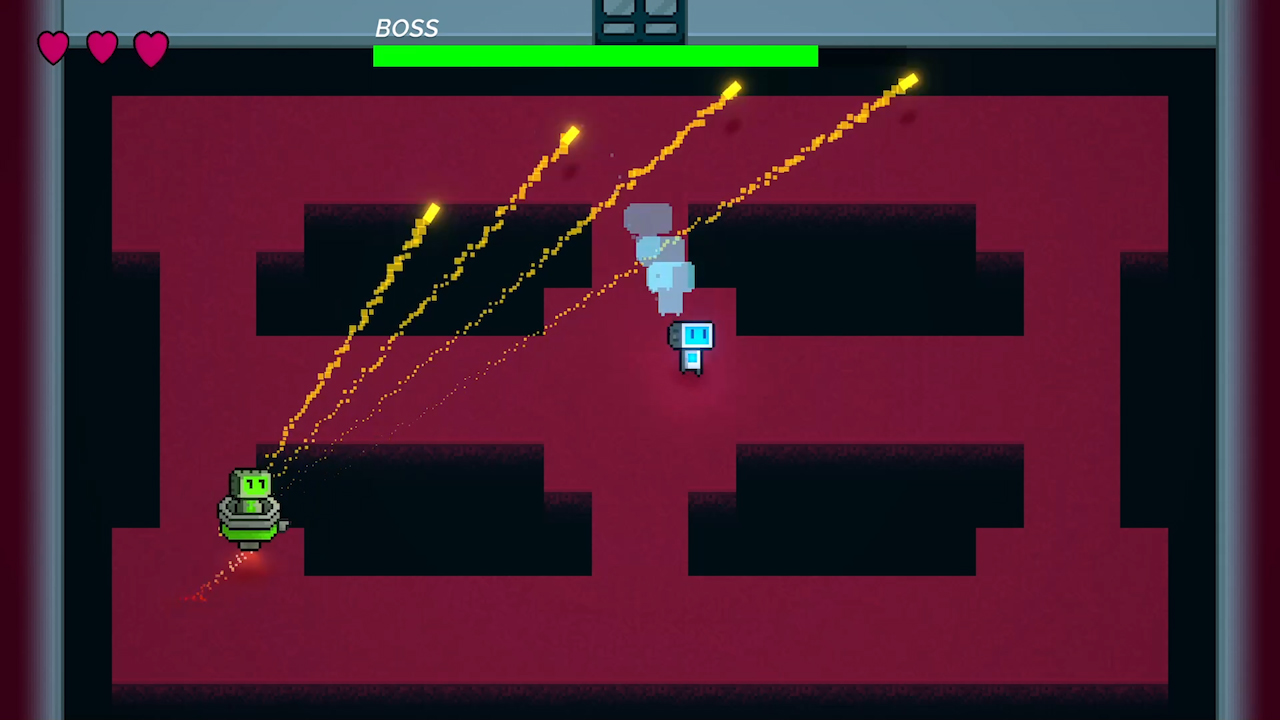Click the yellow projectile nearest the top right
This screenshot has width=1280, height=720.
908,80
